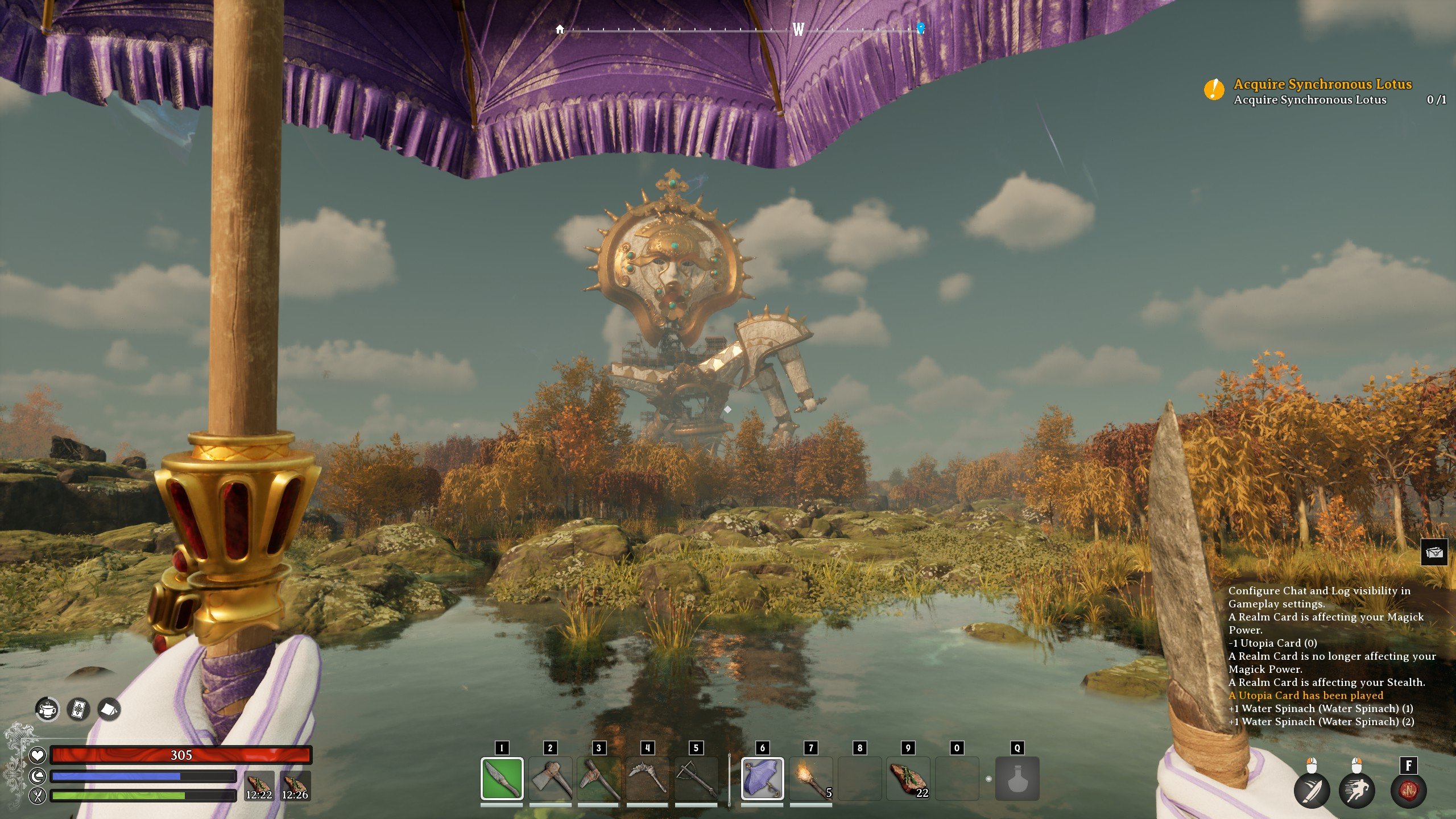This screenshot has height=819, width=1456.
Task: Equip the crossbow-shaped tool in the hotbar
Action: (x=696, y=778)
